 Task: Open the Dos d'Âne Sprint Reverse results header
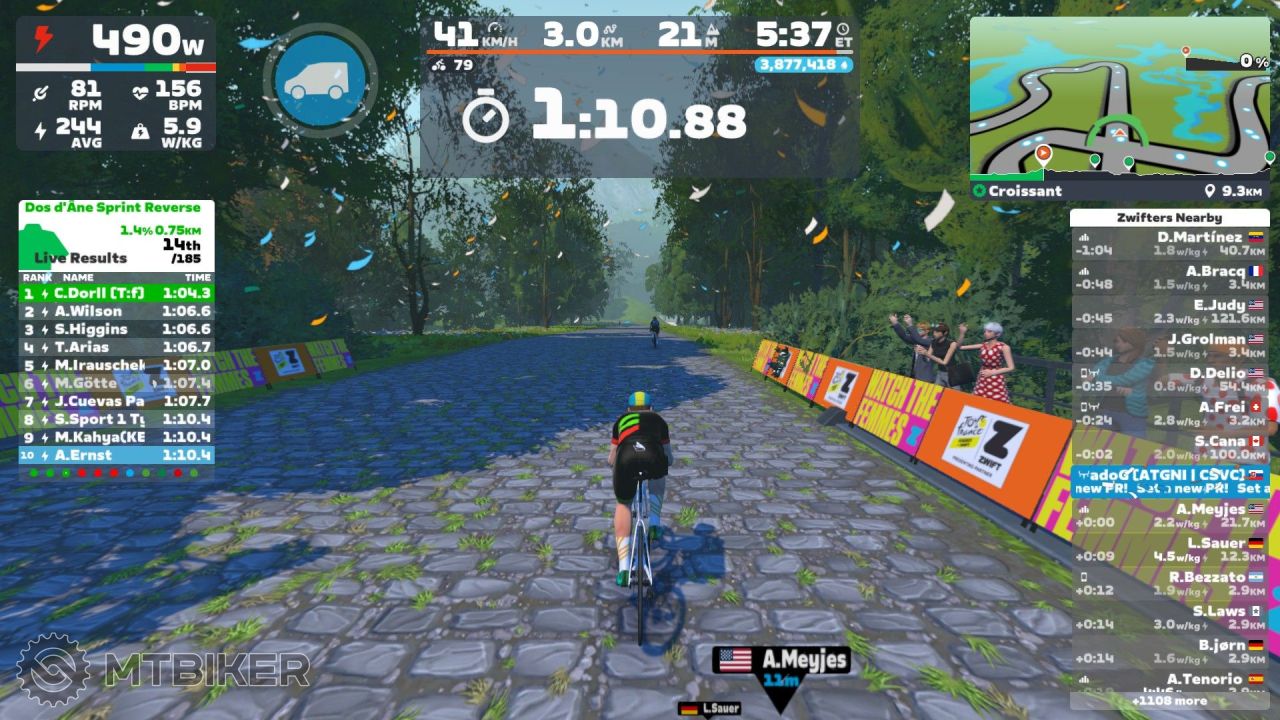(112, 208)
